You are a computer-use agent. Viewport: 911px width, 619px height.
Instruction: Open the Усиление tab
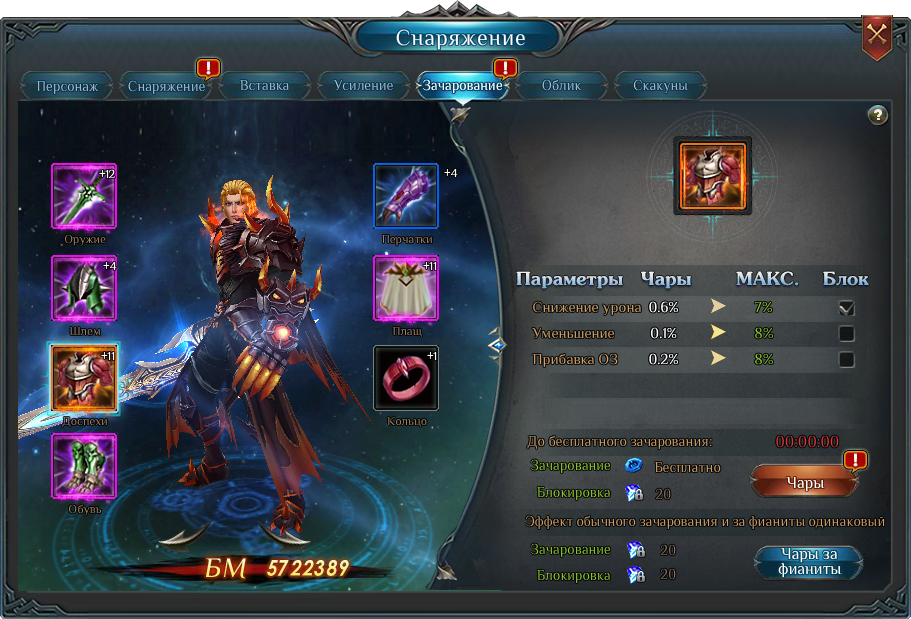(x=363, y=86)
